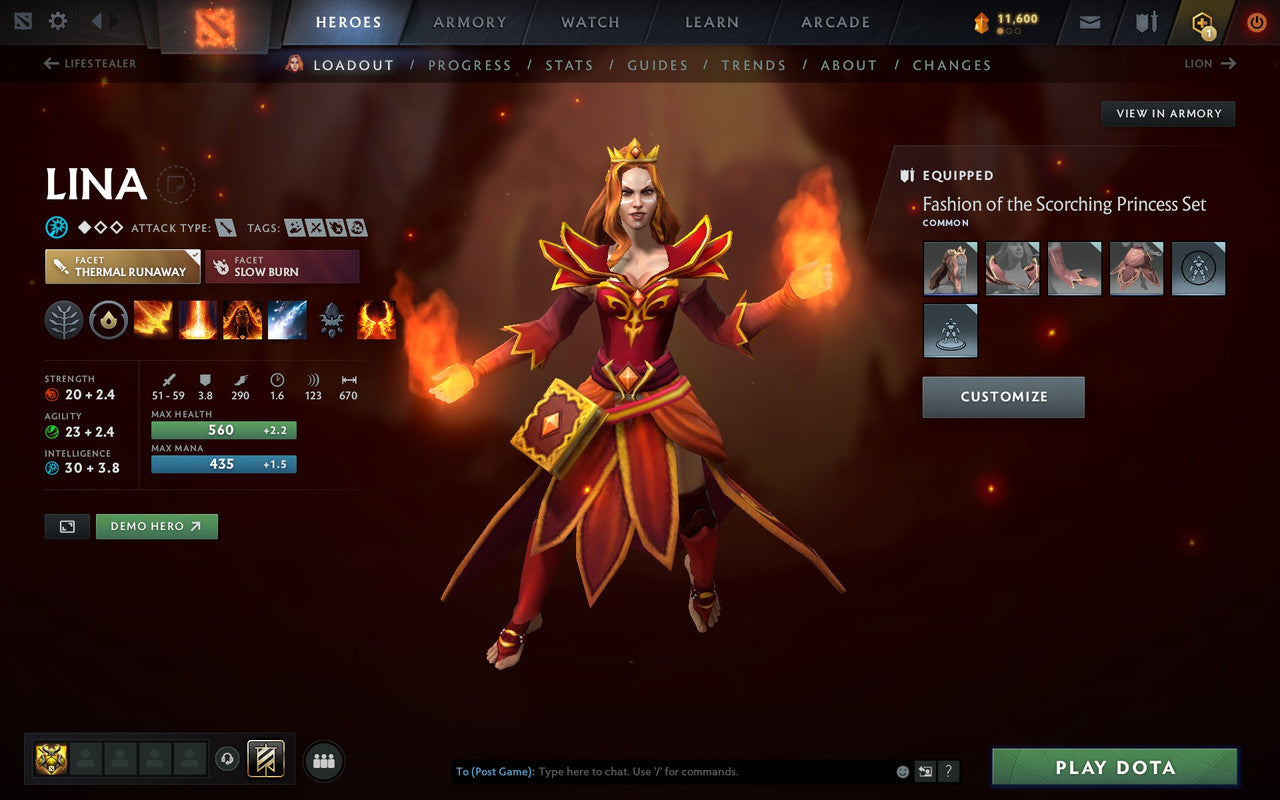Open the mail notifications icon
1280x800 pixels.
1089,21
